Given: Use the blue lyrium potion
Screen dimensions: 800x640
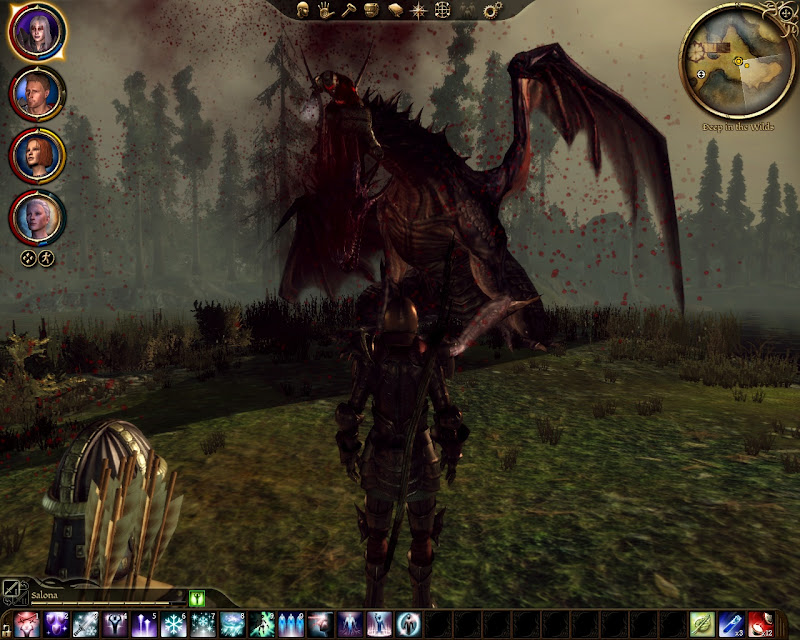Looking at the screenshot, I should [733, 625].
